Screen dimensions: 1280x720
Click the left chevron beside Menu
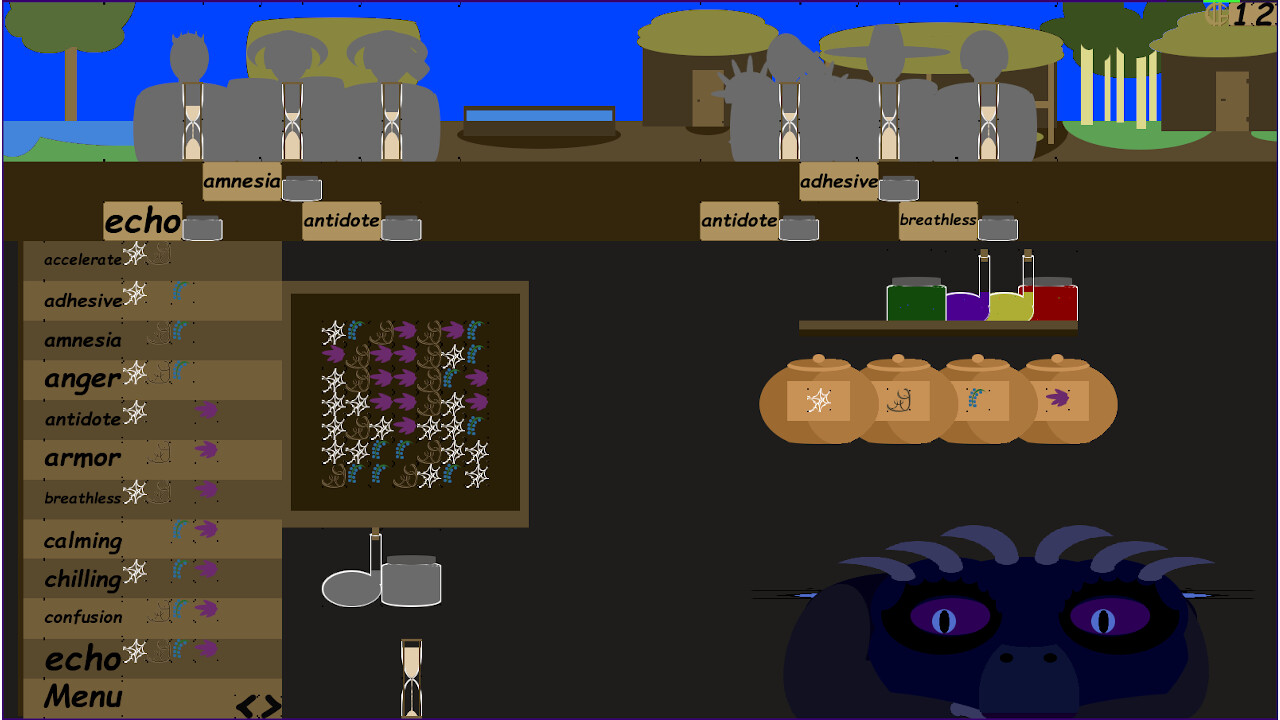click(x=245, y=706)
